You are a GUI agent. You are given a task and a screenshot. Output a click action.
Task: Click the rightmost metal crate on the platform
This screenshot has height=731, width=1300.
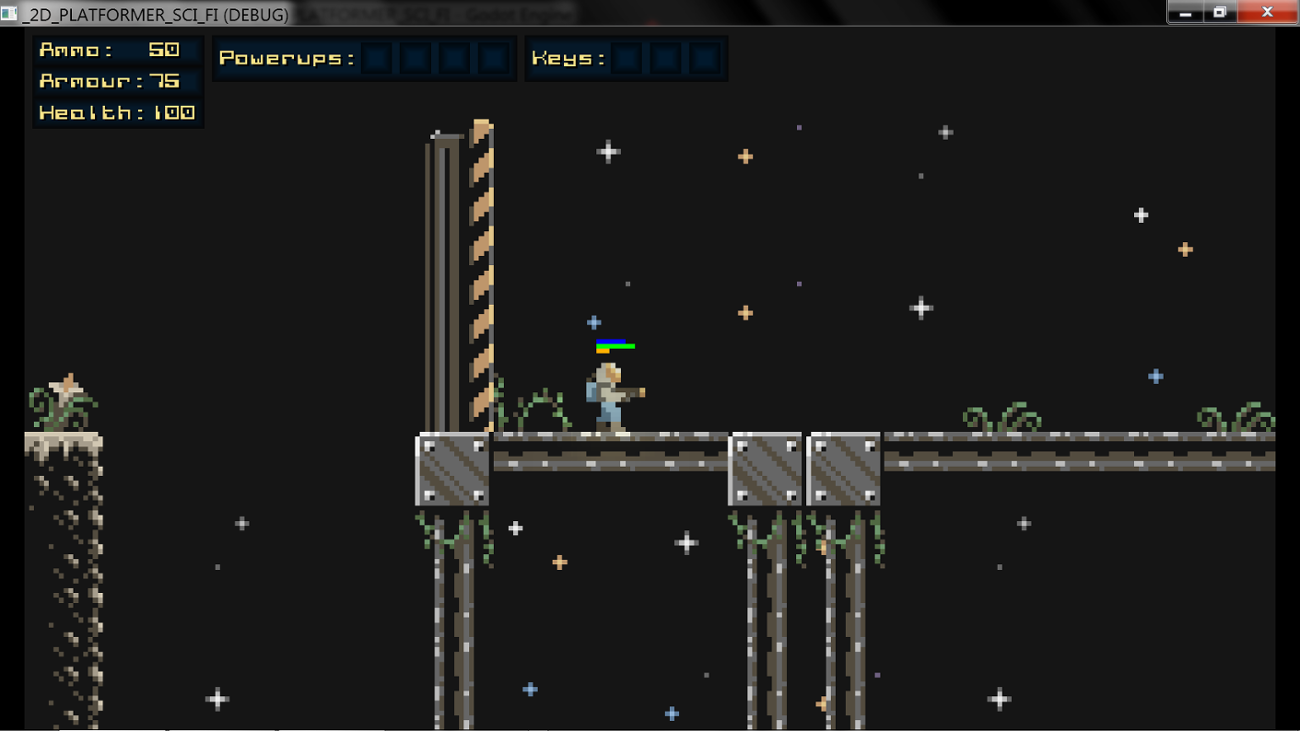tap(843, 467)
